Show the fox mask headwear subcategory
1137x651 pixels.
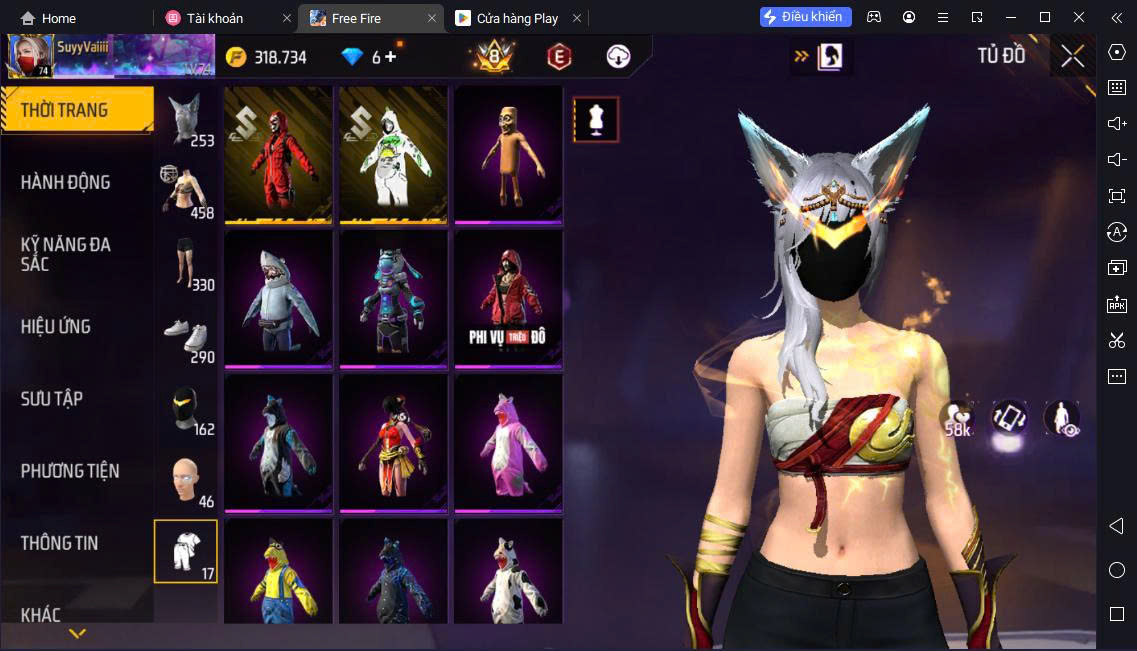186,122
